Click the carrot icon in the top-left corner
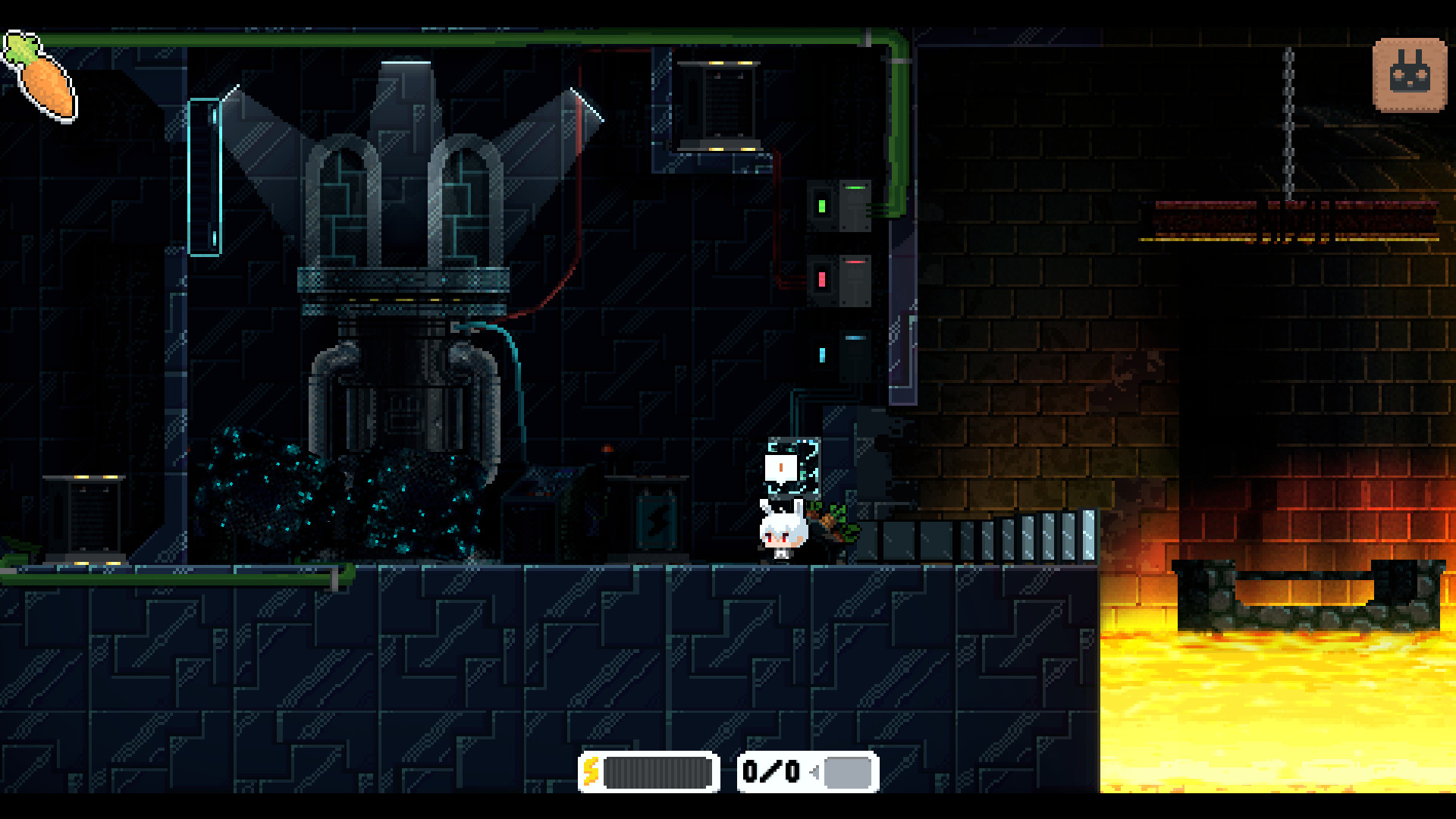 [39, 76]
